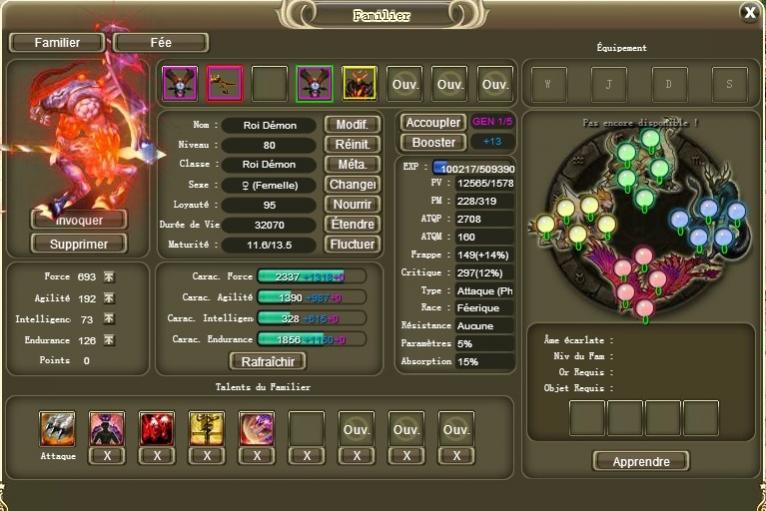Rename the pet using Modif.
The height and width of the screenshot is (511, 766).
point(351,125)
